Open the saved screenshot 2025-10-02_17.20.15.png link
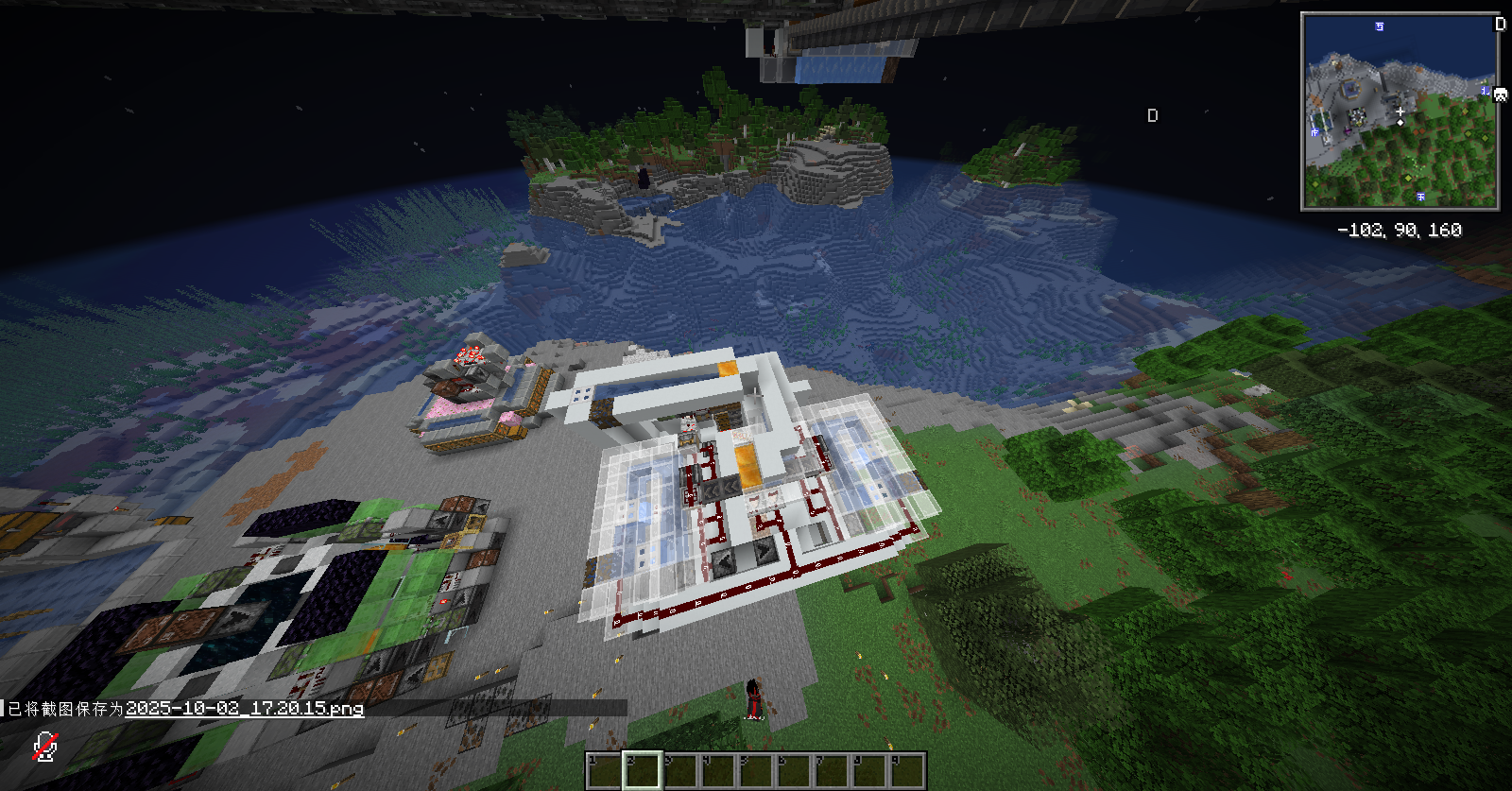Viewport: 1512px width, 791px height. (x=244, y=709)
